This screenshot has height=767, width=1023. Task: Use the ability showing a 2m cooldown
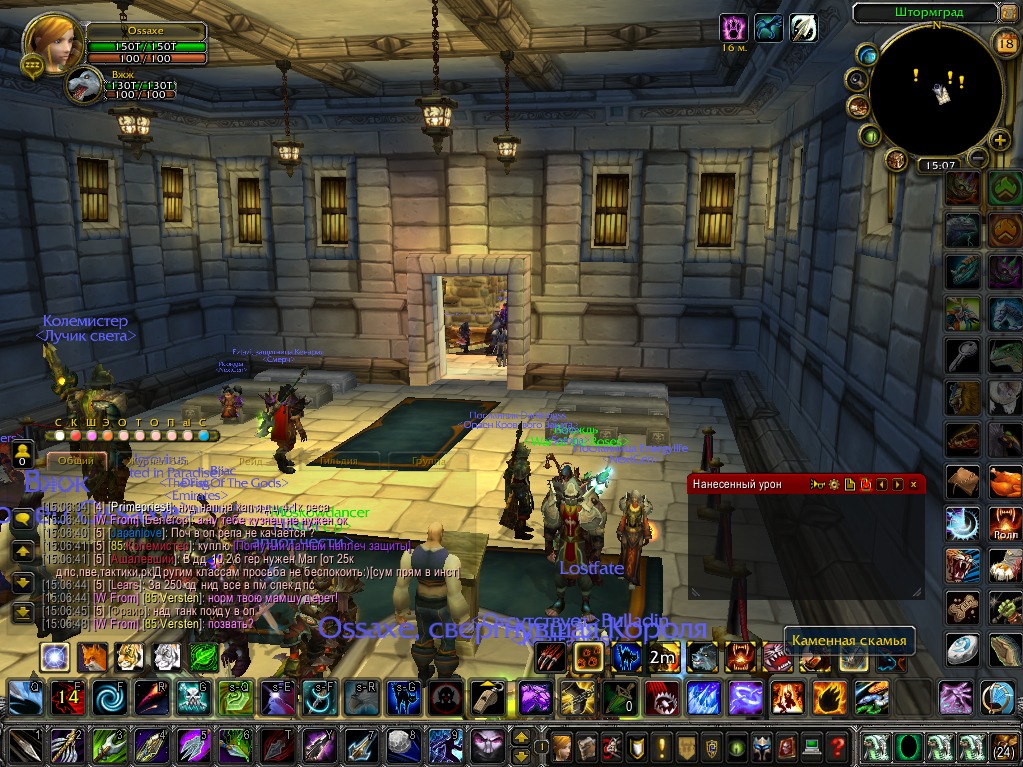[x=661, y=657]
